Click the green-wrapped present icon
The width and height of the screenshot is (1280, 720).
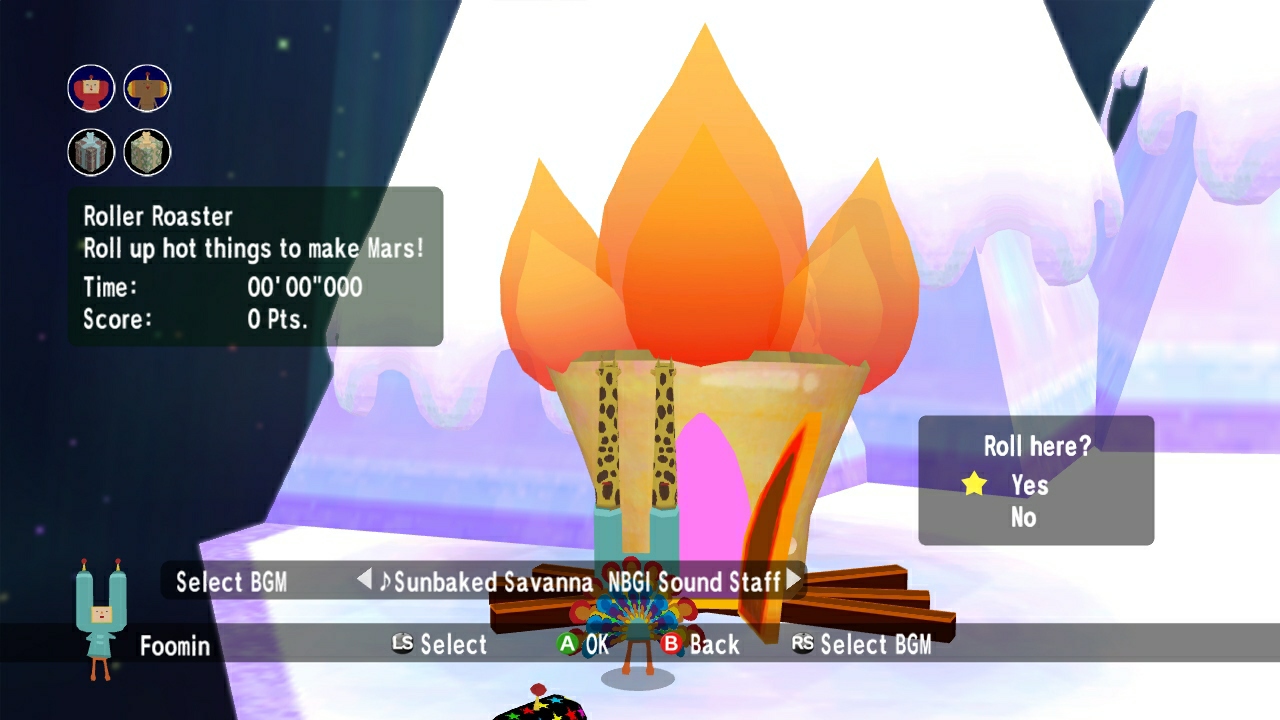146,152
